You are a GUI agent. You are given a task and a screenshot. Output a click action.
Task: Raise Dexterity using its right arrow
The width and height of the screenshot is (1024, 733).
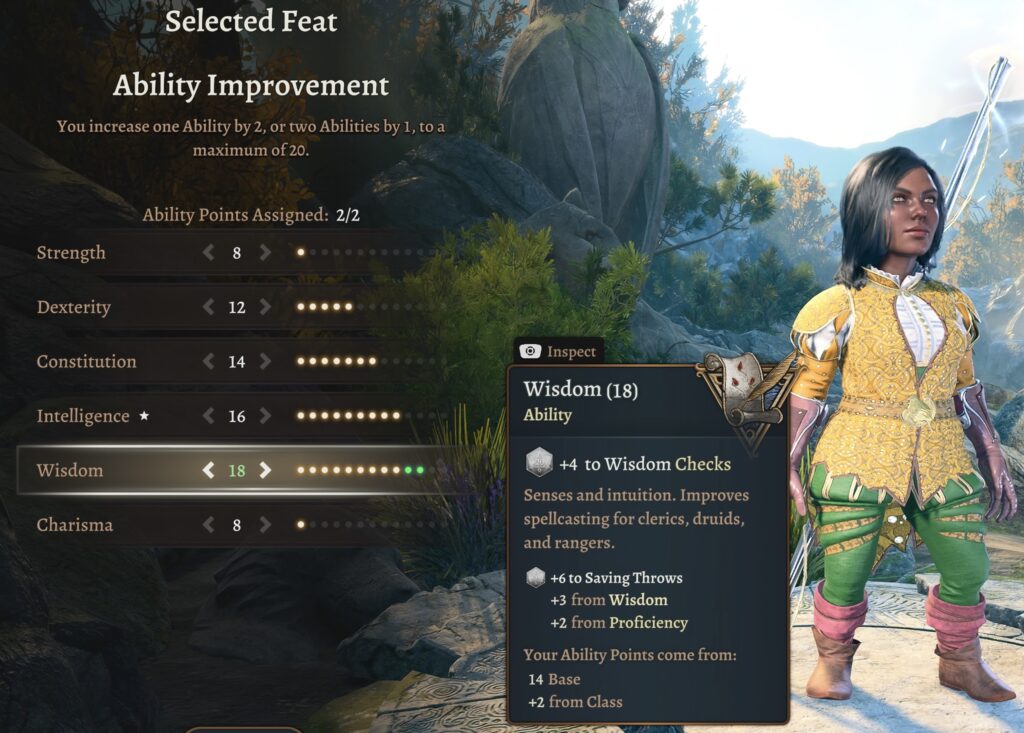click(265, 307)
